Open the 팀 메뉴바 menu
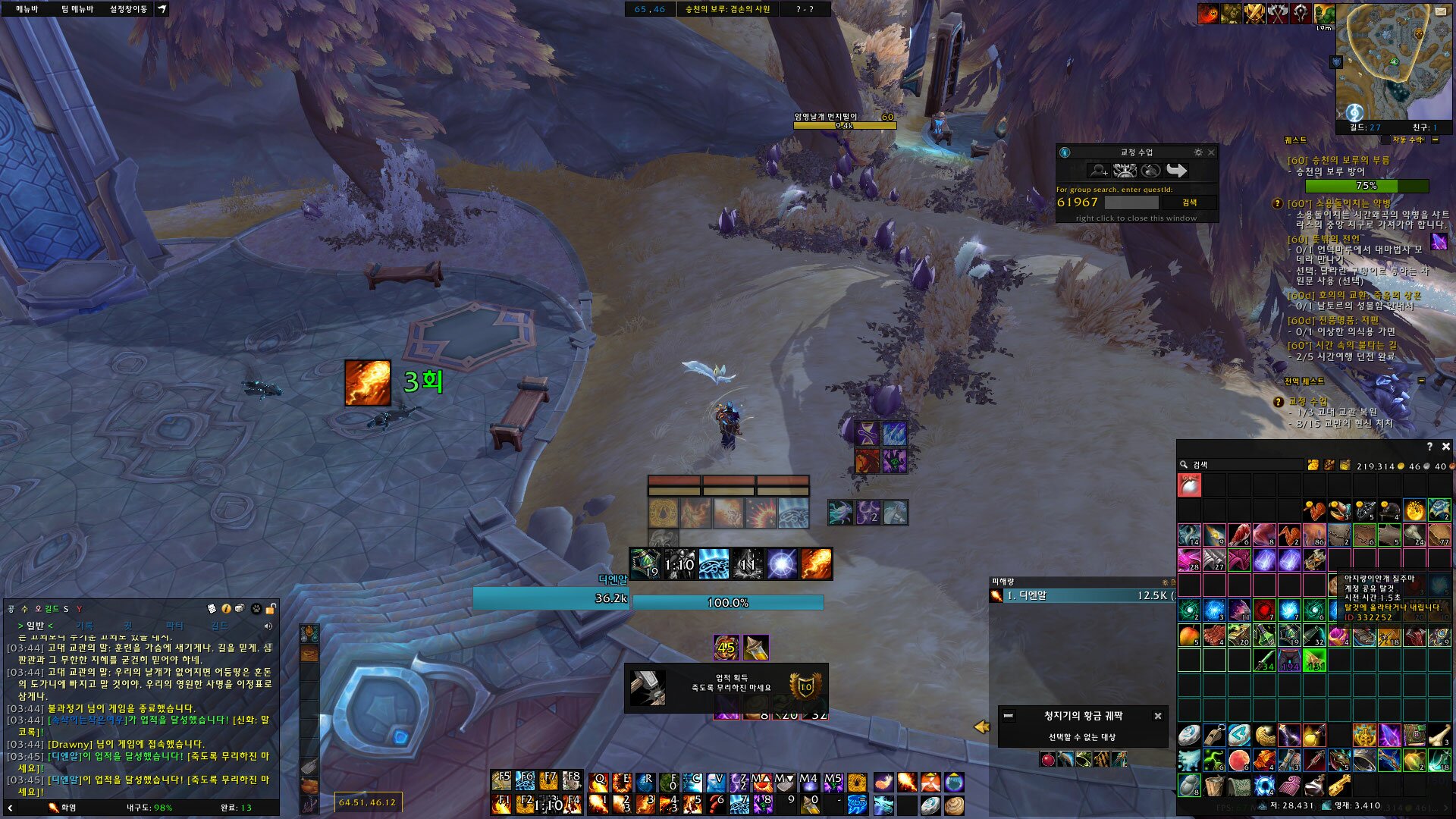Image resolution: width=1456 pixels, height=819 pixels. point(77,9)
